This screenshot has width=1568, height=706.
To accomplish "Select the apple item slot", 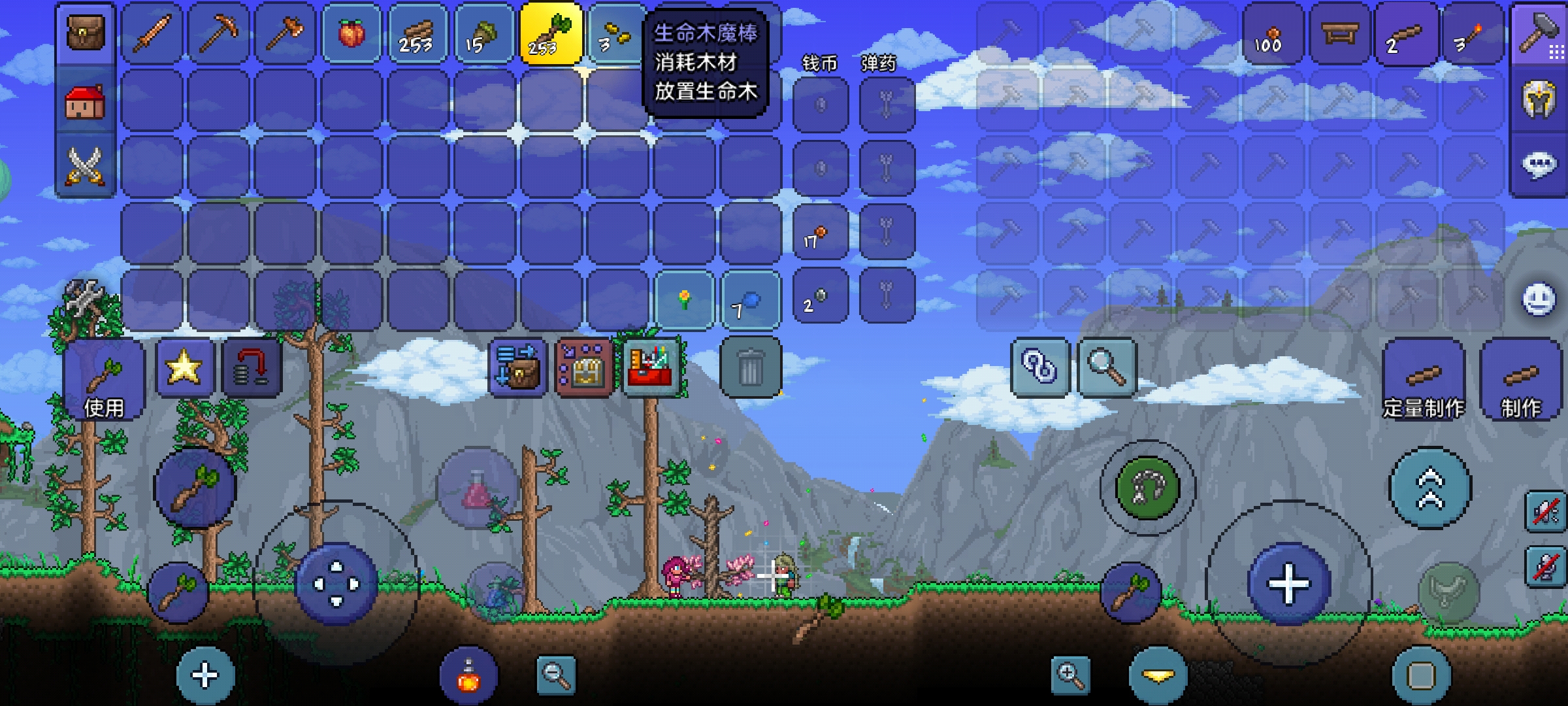I will (351, 33).
